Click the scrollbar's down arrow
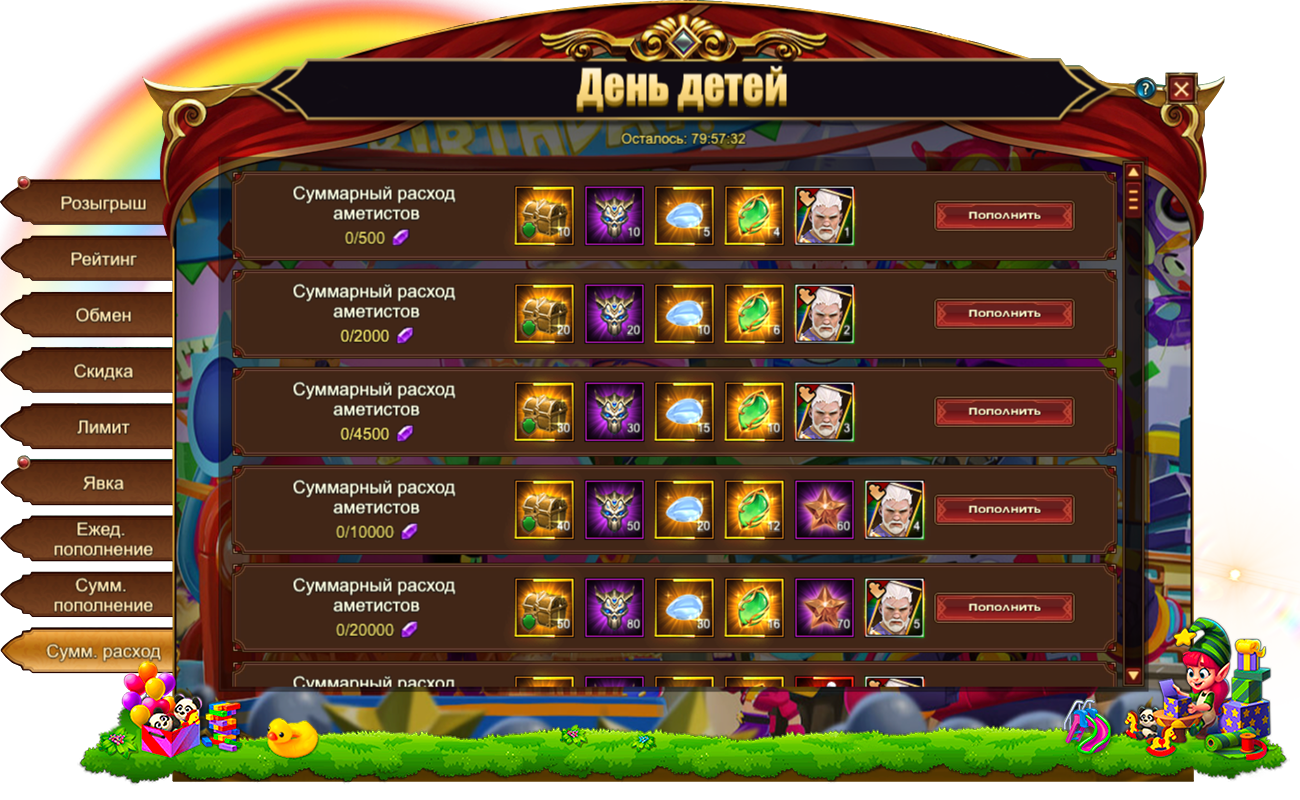 tap(1133, 676)
